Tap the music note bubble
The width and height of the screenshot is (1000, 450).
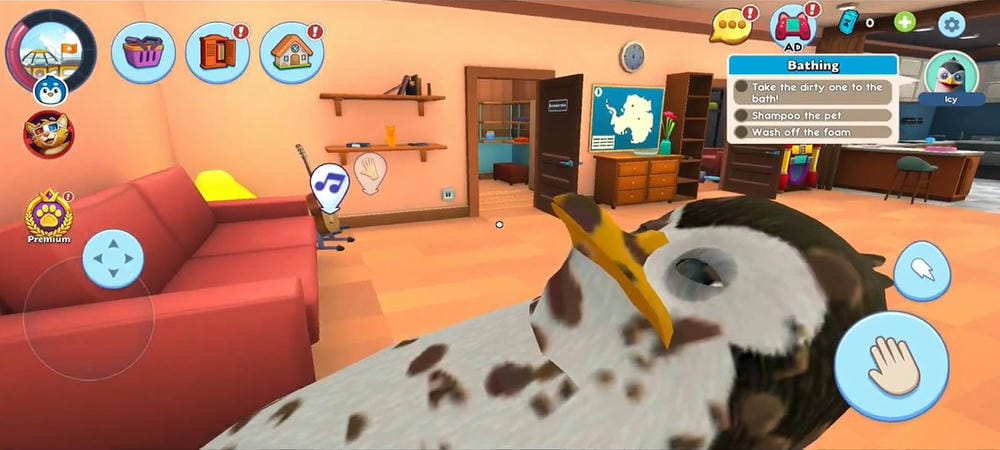pos(328,182)
